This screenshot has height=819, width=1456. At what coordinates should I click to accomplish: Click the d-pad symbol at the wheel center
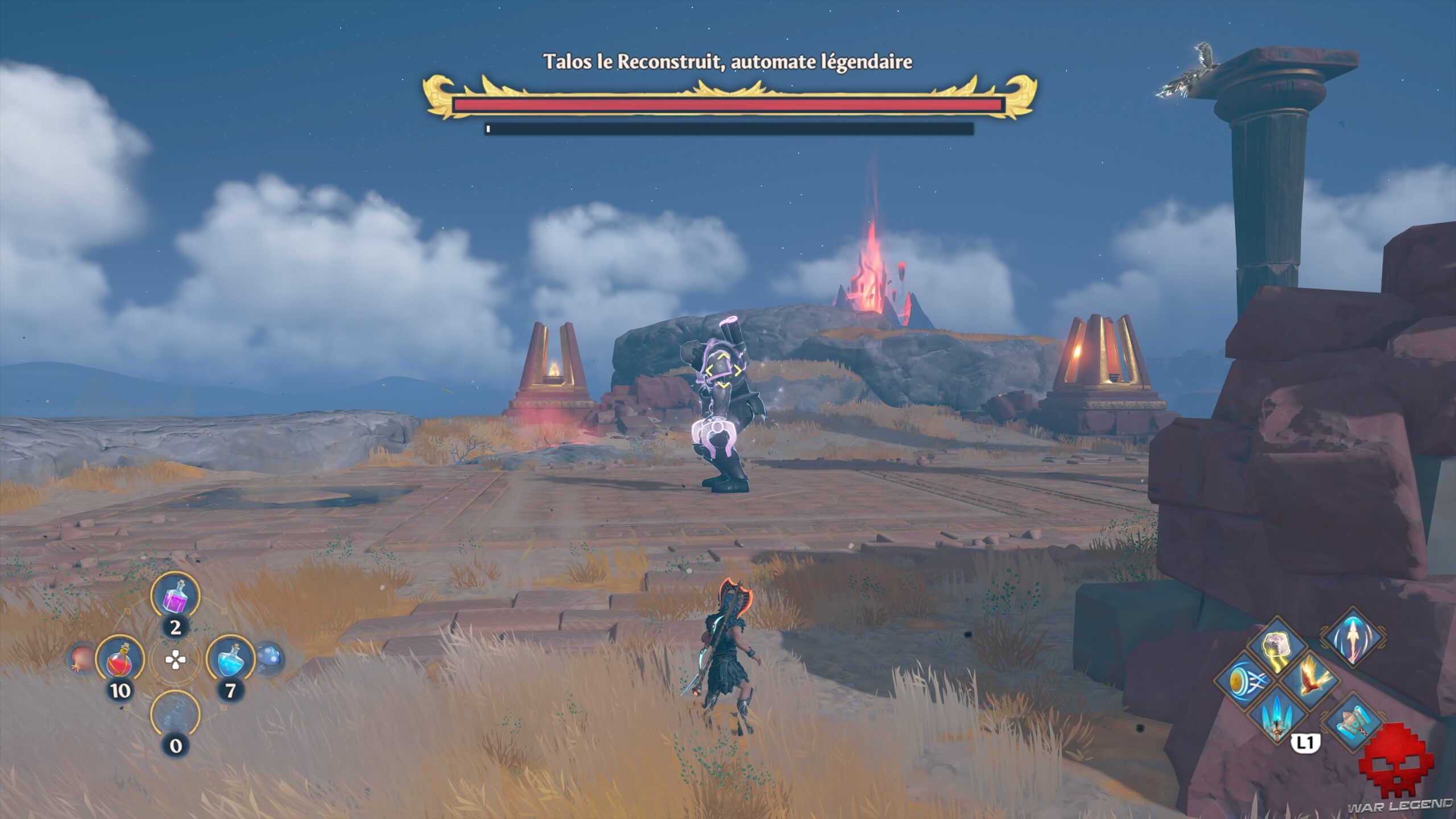coord(176,658)
